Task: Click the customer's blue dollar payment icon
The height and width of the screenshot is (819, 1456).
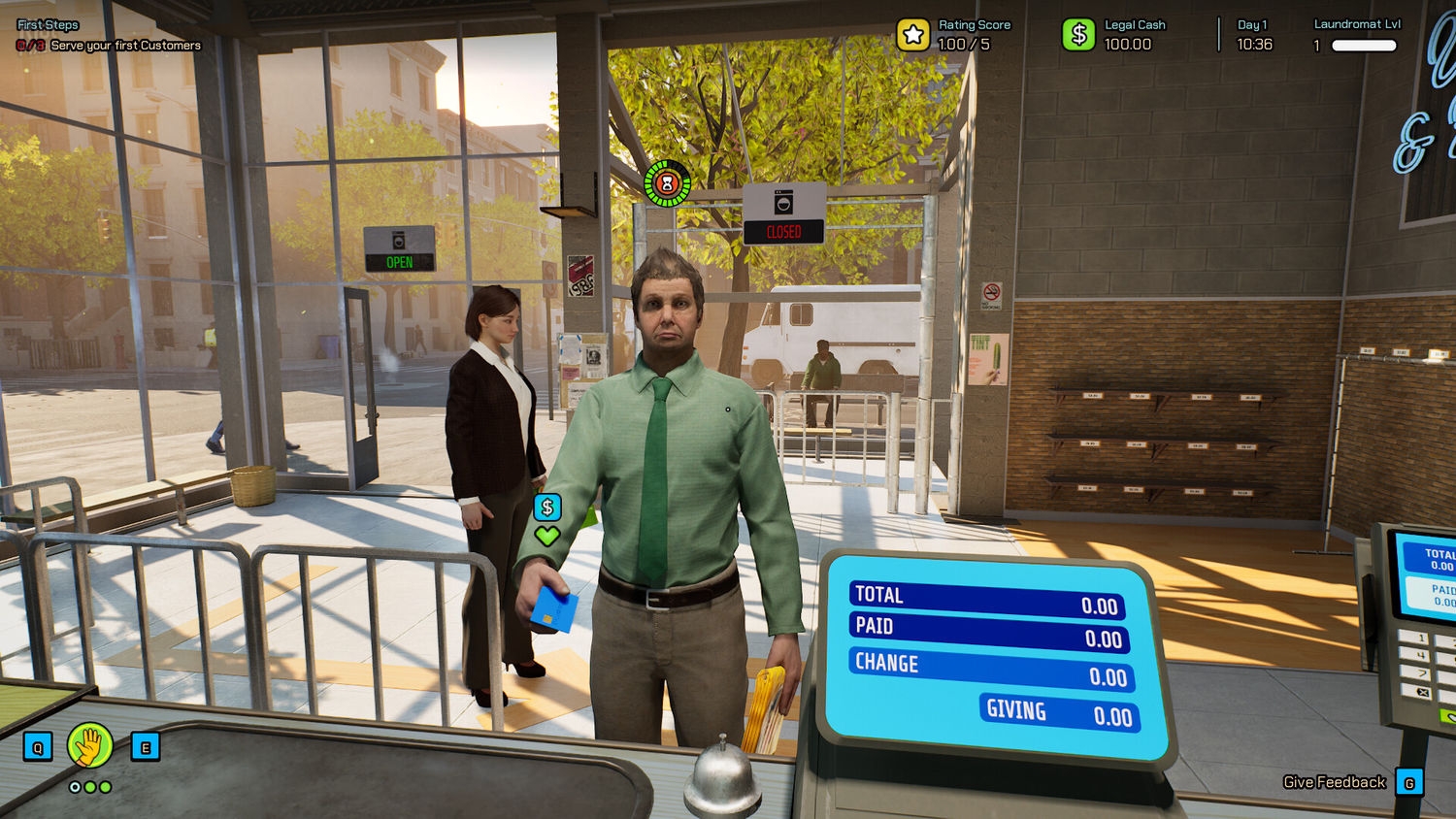Action: click(x=547, y=507)
